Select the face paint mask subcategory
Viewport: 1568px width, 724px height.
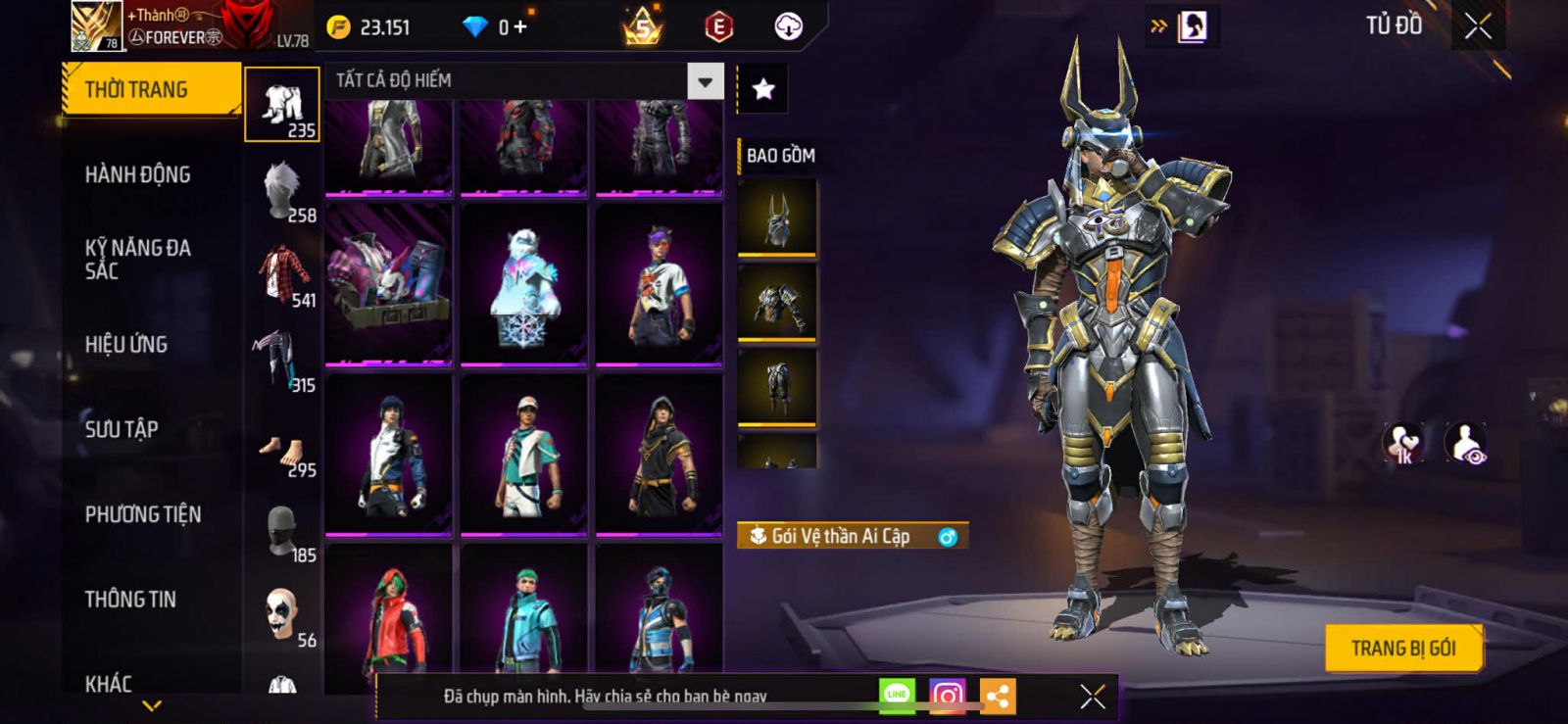pos(282,613)
